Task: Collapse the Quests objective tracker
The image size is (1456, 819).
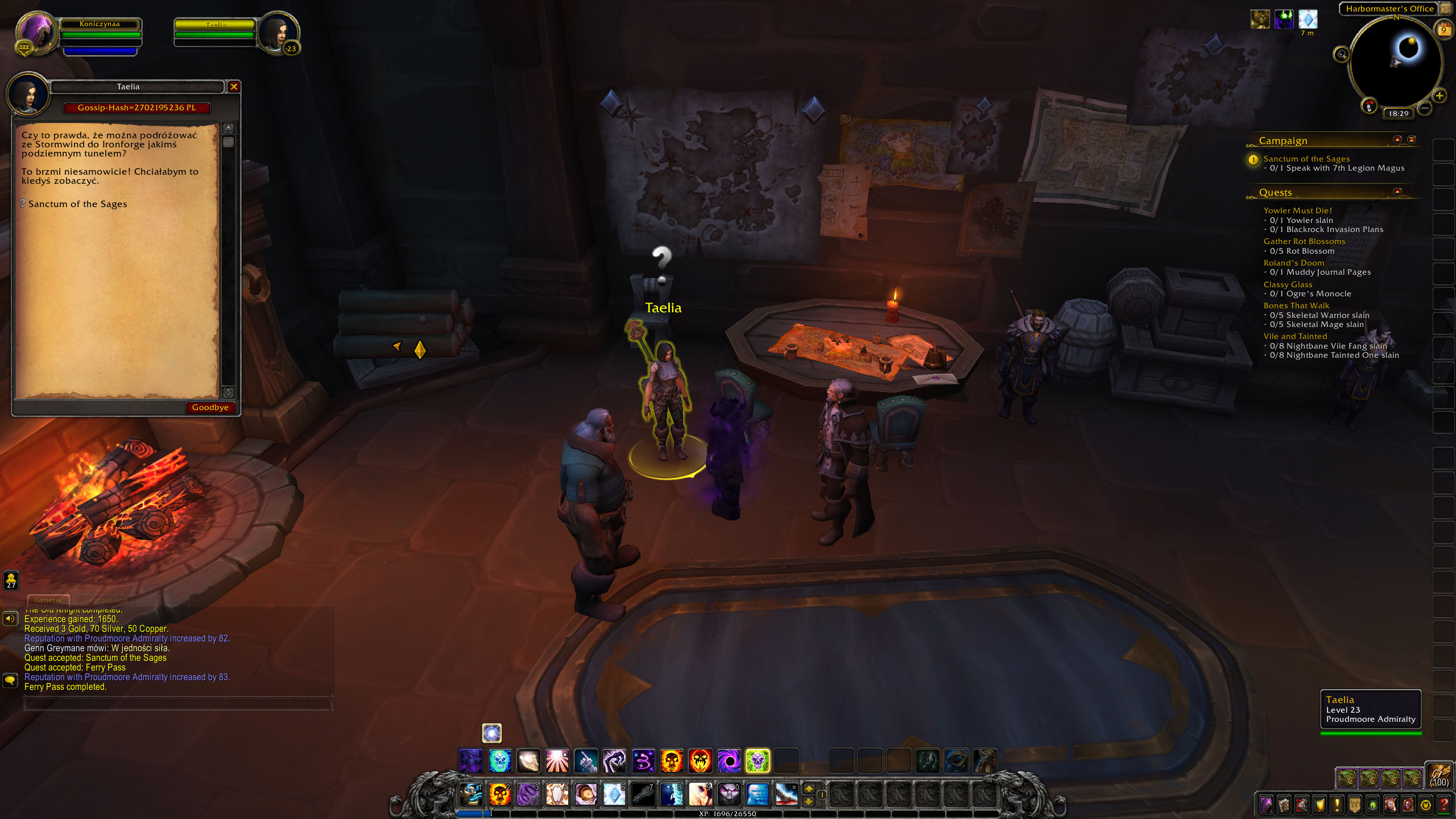Action: (x=1397, y=192)
